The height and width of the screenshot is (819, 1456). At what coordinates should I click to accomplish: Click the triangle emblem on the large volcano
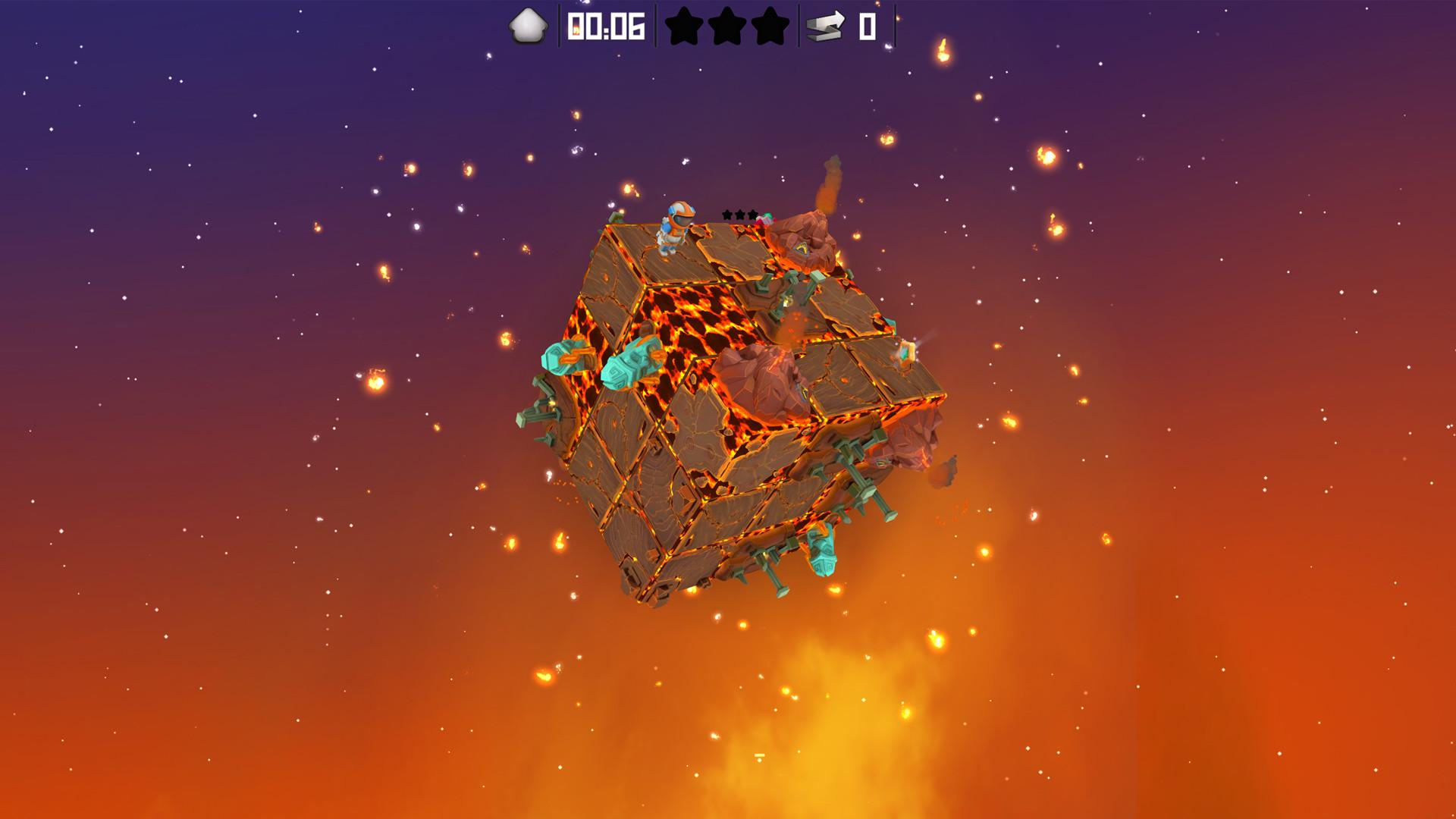click(x=803, y=249)
